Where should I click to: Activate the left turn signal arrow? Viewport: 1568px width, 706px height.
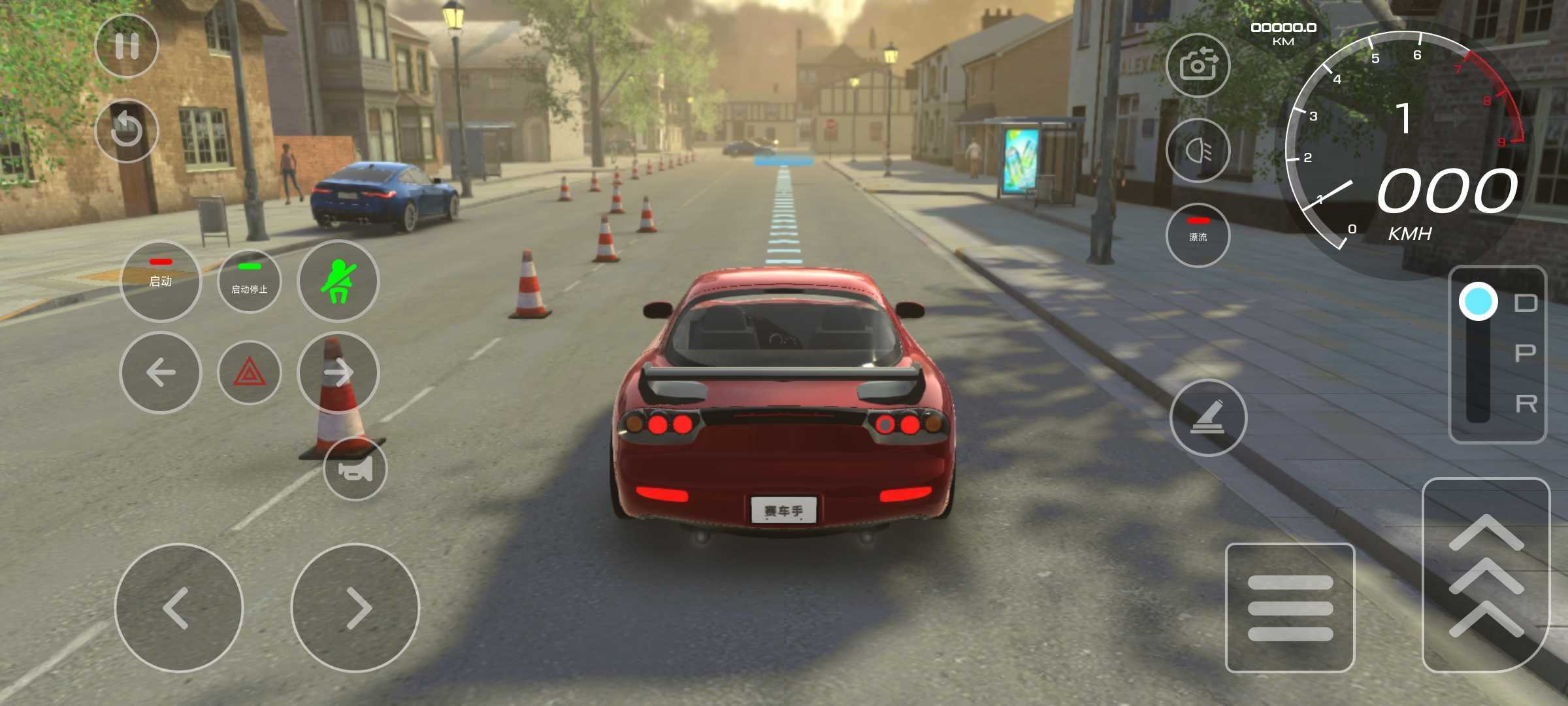[161, 373]
